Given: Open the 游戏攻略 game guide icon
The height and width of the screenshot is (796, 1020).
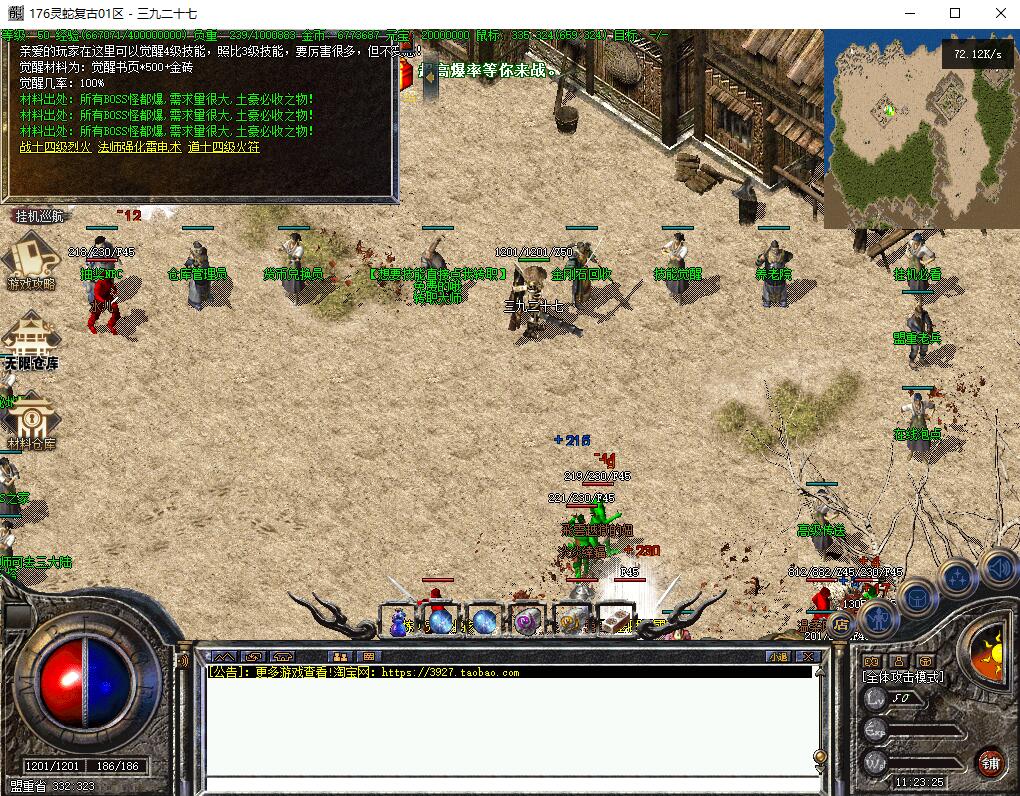Looking at the screenshot, I should click(31, 260).
